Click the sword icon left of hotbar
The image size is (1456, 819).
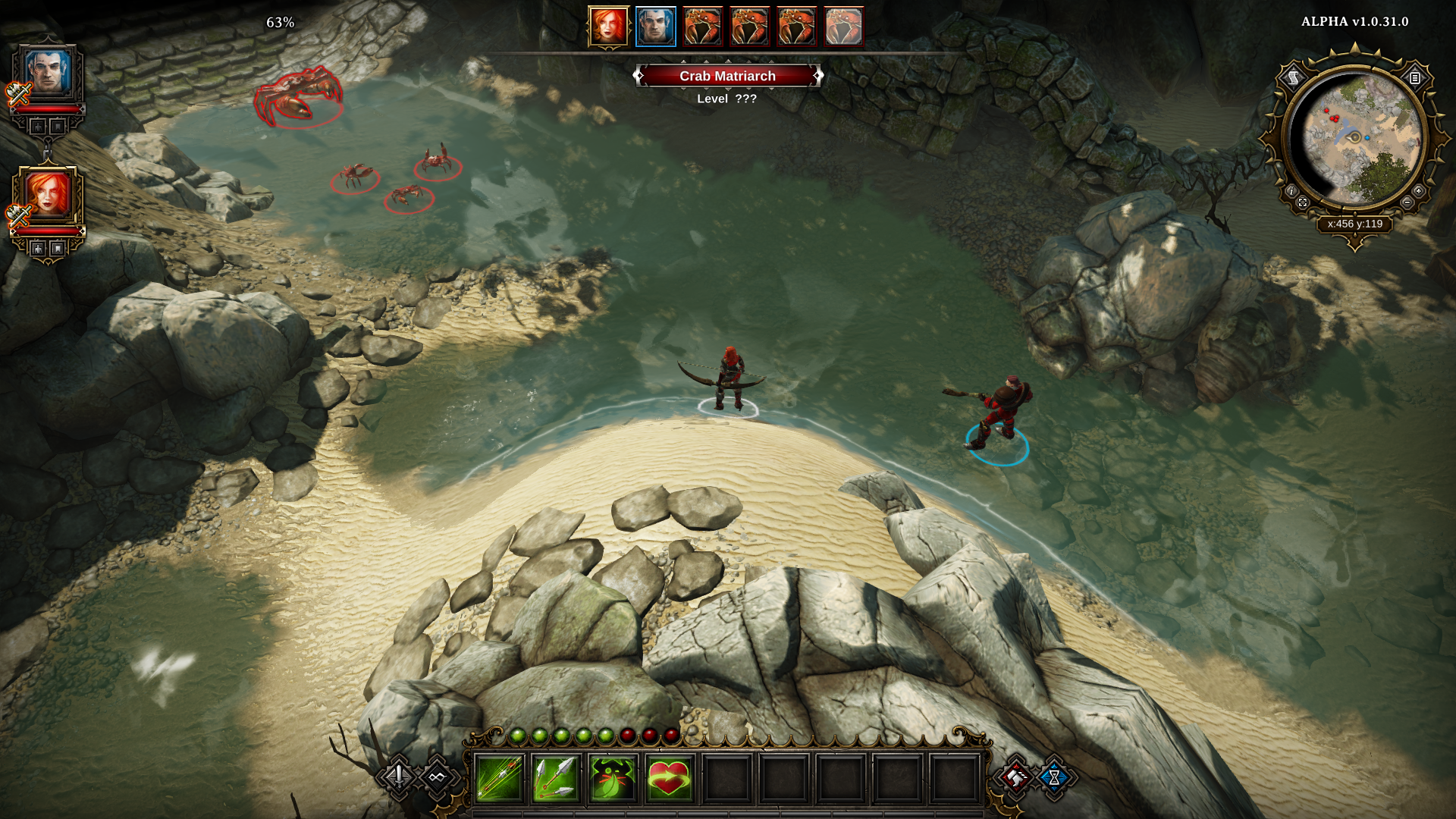(398, 776)
